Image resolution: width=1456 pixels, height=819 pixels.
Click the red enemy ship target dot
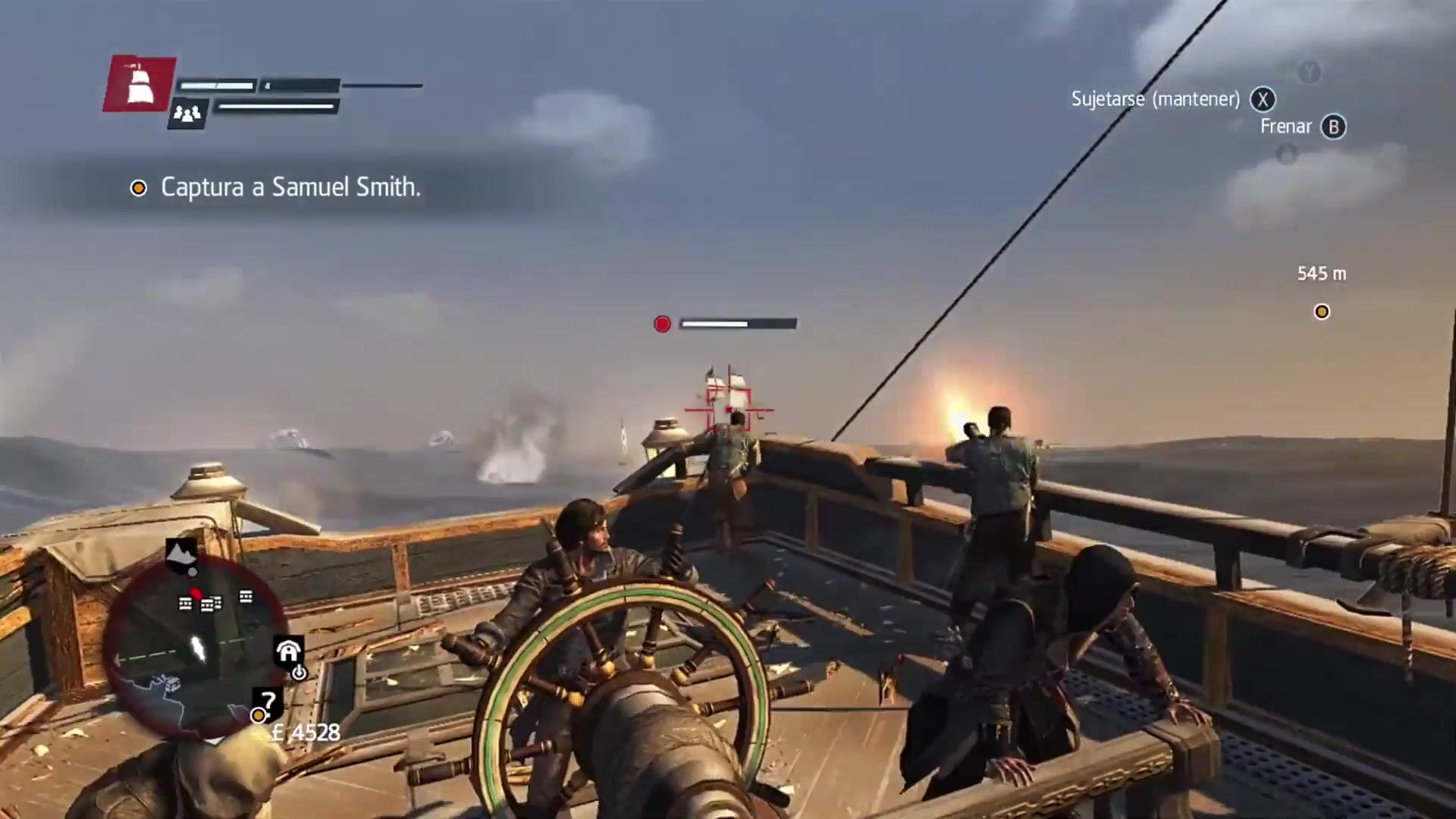[x=662, y=325]
